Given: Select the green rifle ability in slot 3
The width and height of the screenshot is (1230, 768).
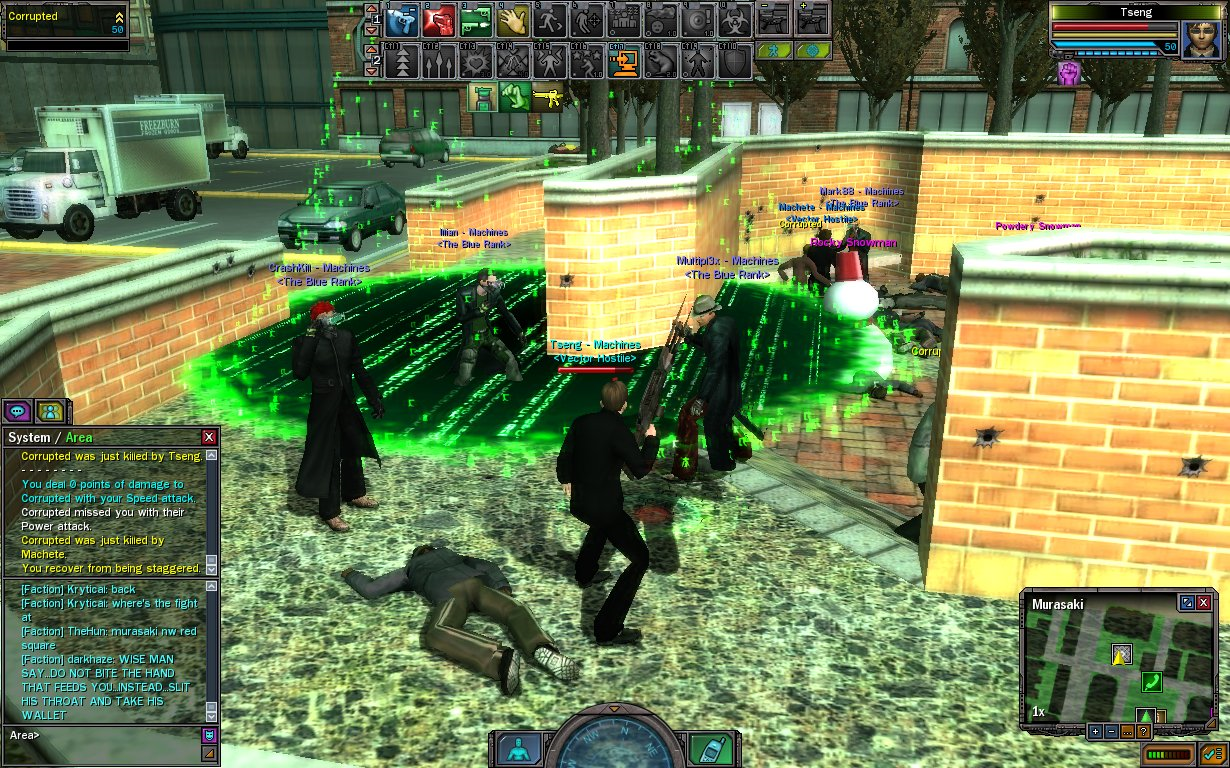Looking at the screenshot, I should point(476,20).
